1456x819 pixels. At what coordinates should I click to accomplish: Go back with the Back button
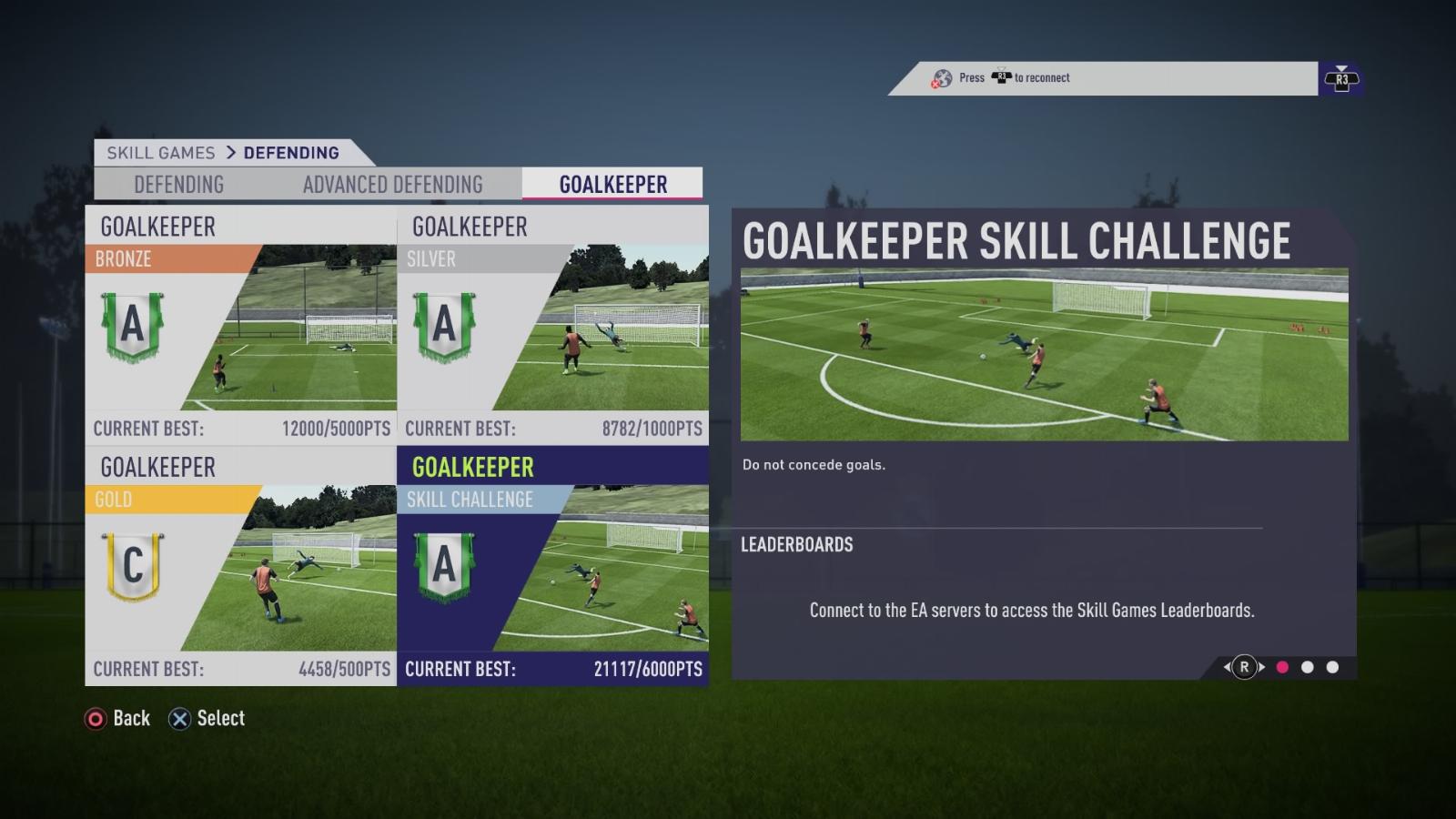[x=118, y=719]
